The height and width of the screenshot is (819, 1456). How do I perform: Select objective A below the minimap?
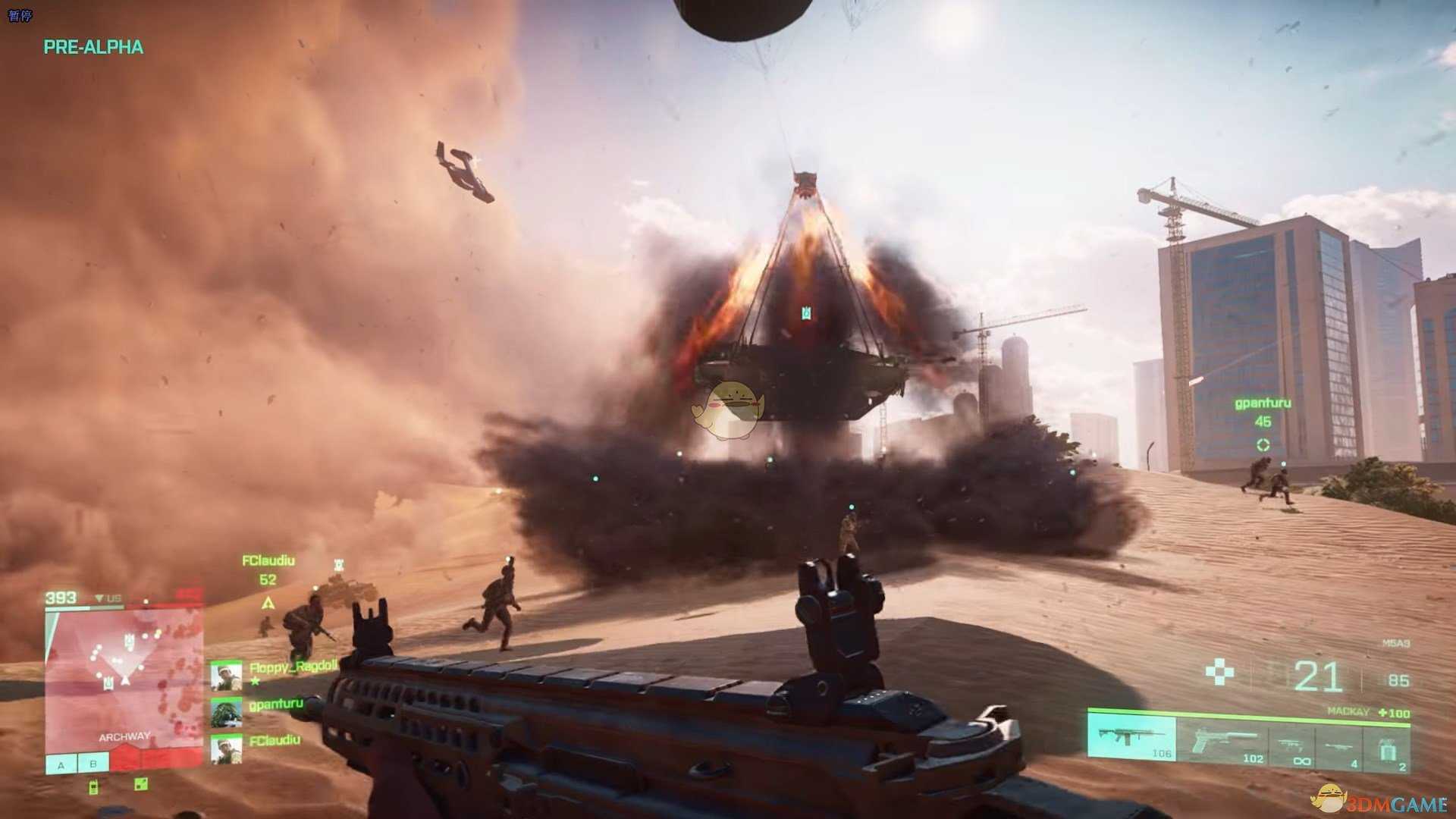click(61, 764)
